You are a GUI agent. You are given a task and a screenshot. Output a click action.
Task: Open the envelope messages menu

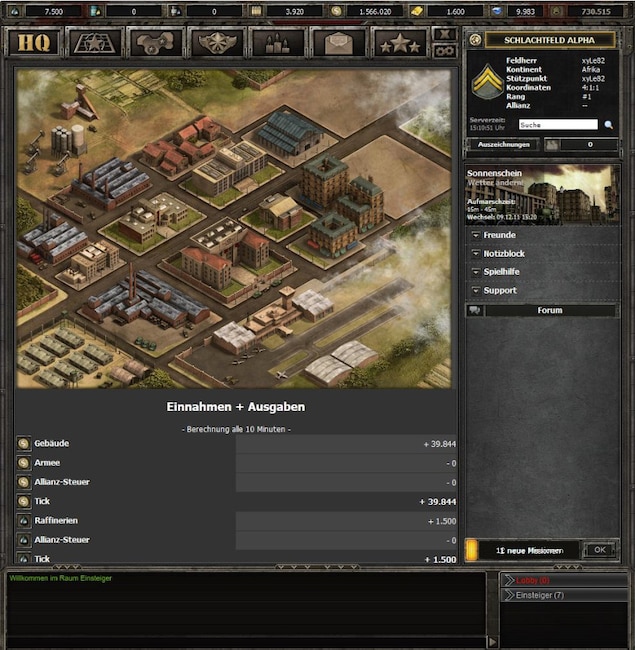[339, 43]
